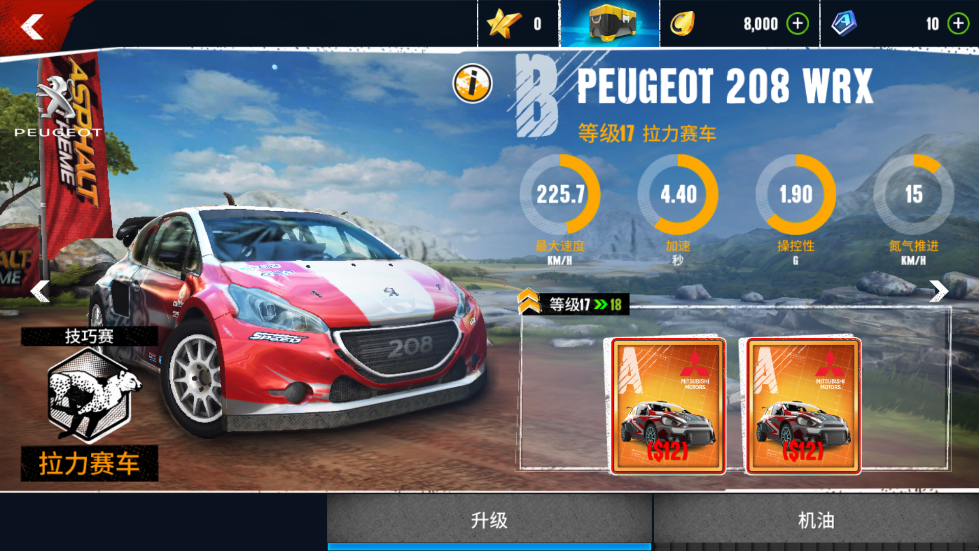Viewport: 979px width, 551px height.
Task: Switch to the 升级 upgrade tab
Action: point(489,521)
